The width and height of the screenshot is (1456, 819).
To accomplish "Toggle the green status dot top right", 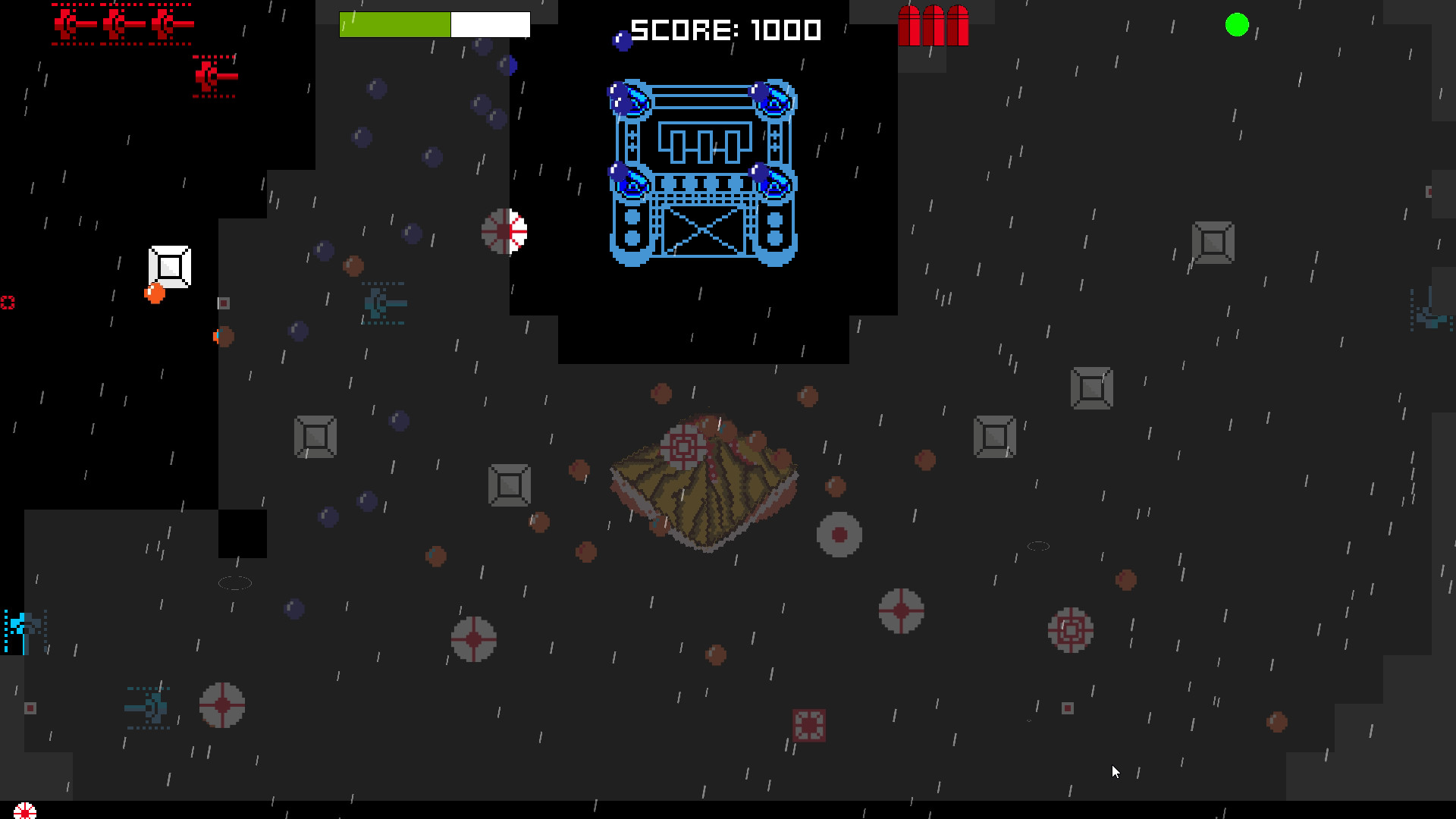I will coord(1238,25).
